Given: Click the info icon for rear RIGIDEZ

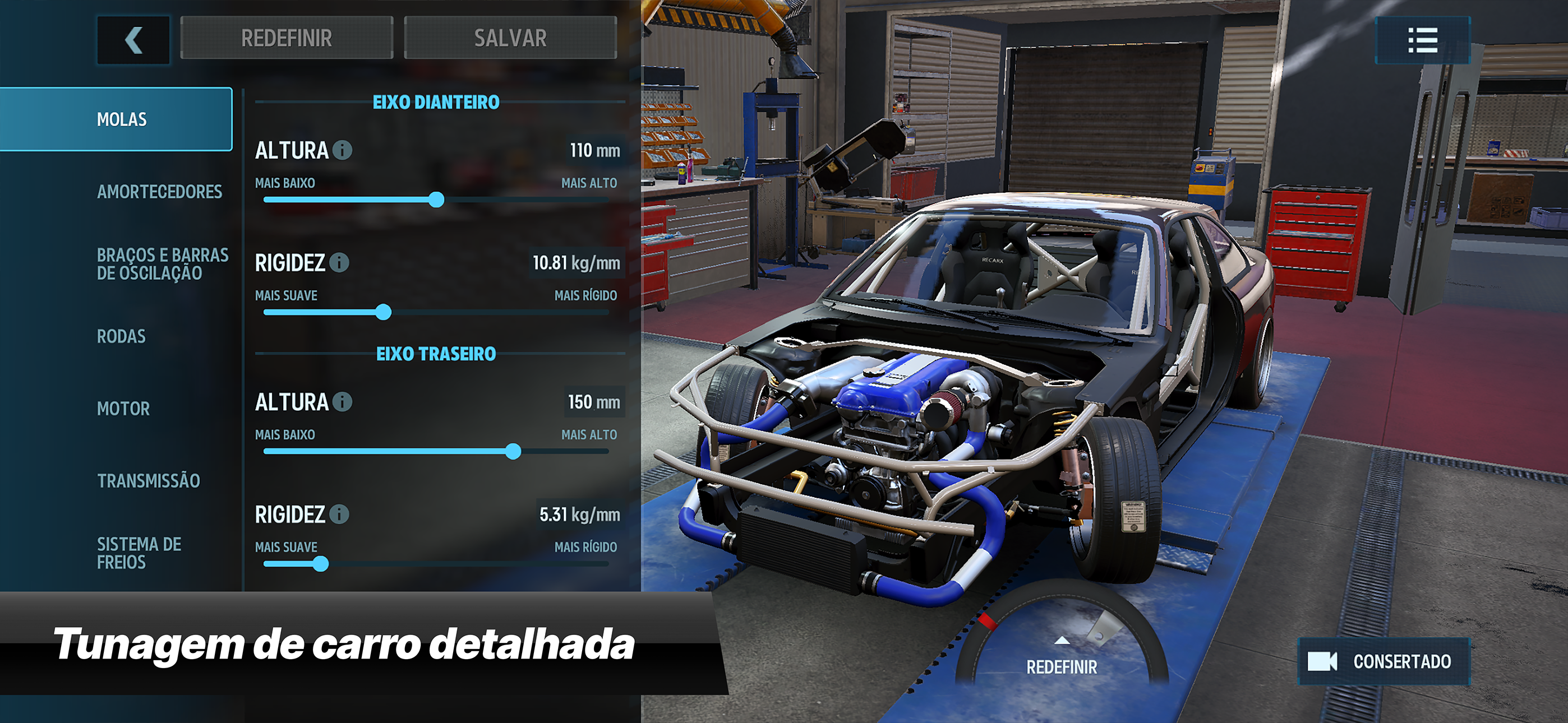Looking at the screenshot, I should click(x=339, y=515).
